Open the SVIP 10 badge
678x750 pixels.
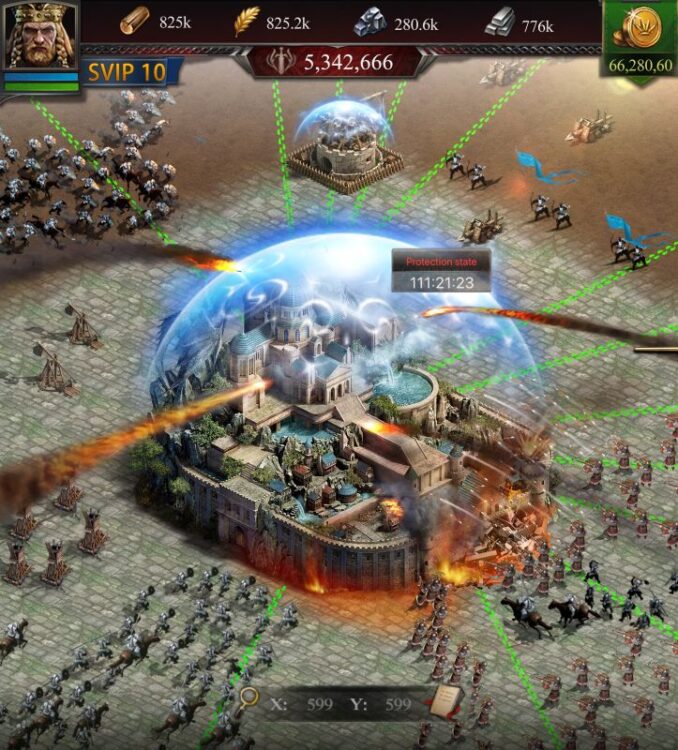[x=126, y=72]
